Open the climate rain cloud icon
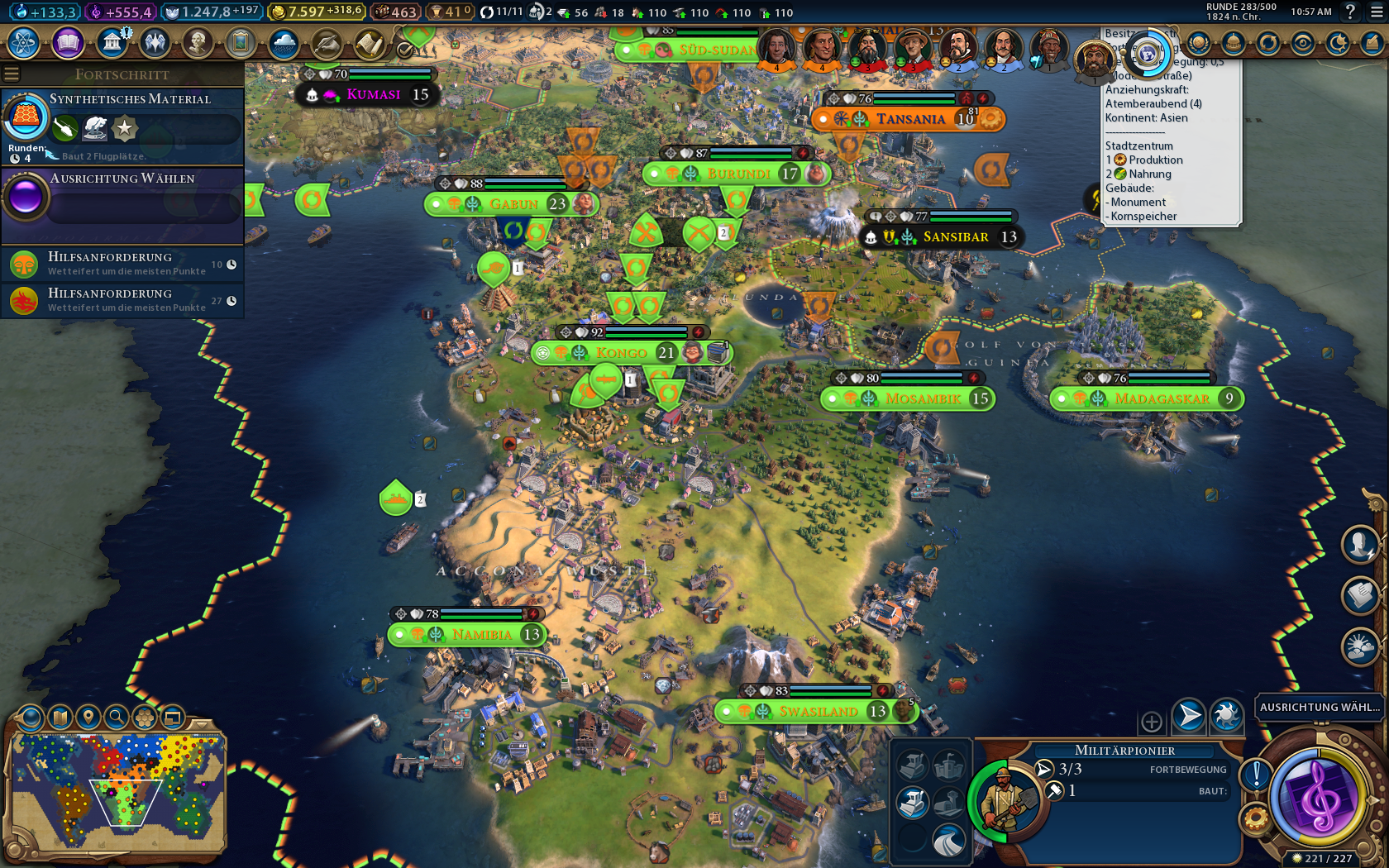The width and height of the screenshot is (1389, 868). (x=284, y=42)
